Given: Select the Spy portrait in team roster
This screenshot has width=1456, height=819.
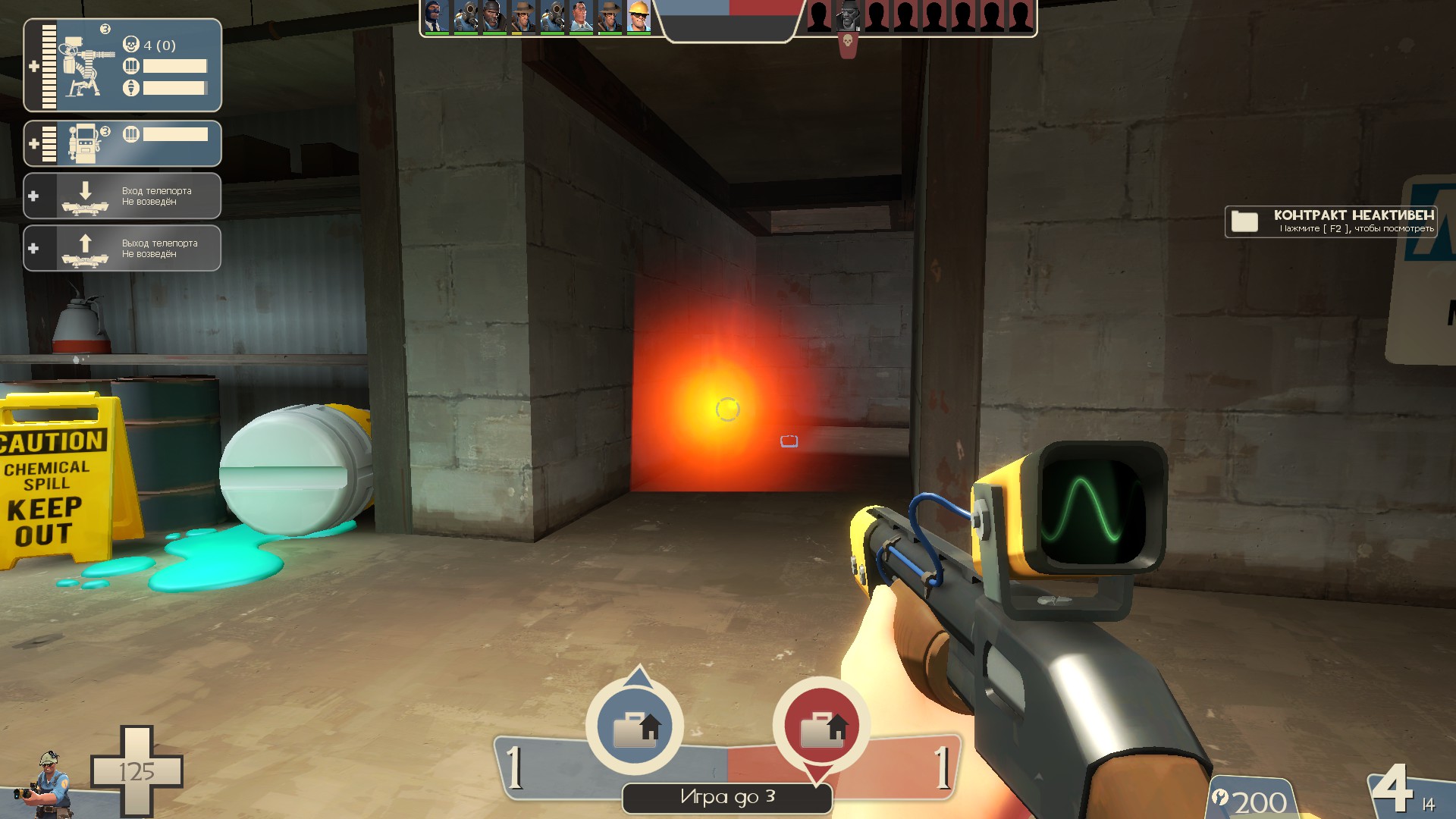Looking at the screenshot, I should tap(435, 15).
